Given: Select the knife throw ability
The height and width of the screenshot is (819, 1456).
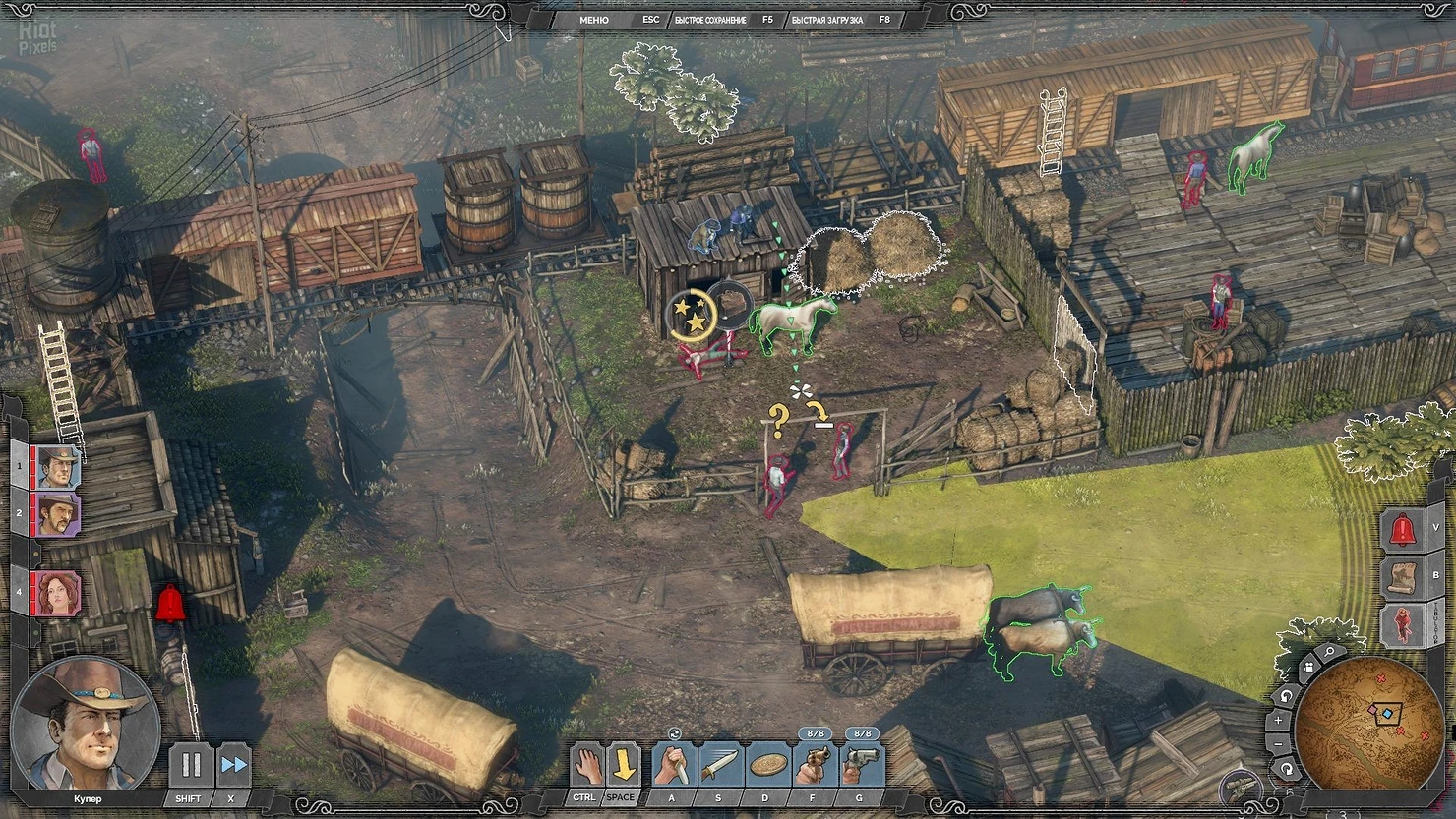Looking at the screenshot, I should coord(719,765).
